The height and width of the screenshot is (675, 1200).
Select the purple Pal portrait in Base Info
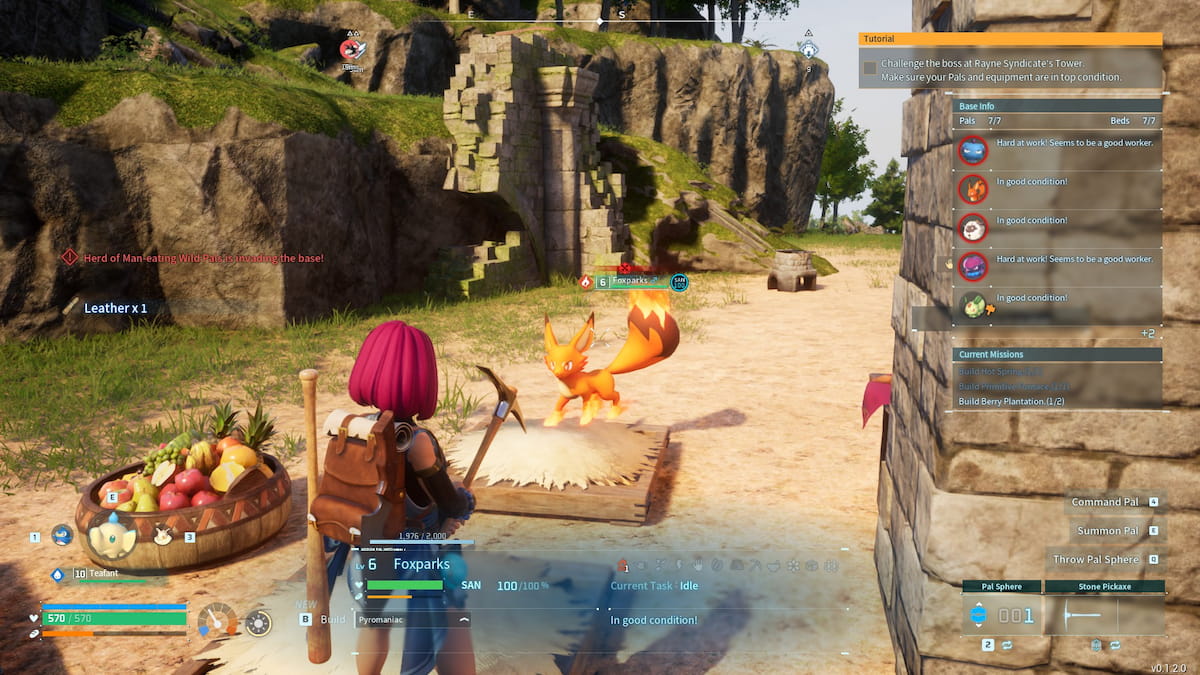pyautogui.click(x=973, y=266)
